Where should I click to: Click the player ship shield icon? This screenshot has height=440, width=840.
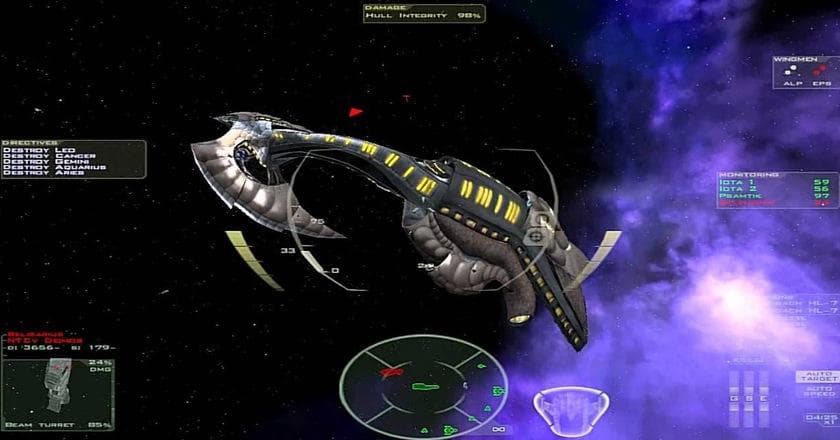tap(571, 410)
